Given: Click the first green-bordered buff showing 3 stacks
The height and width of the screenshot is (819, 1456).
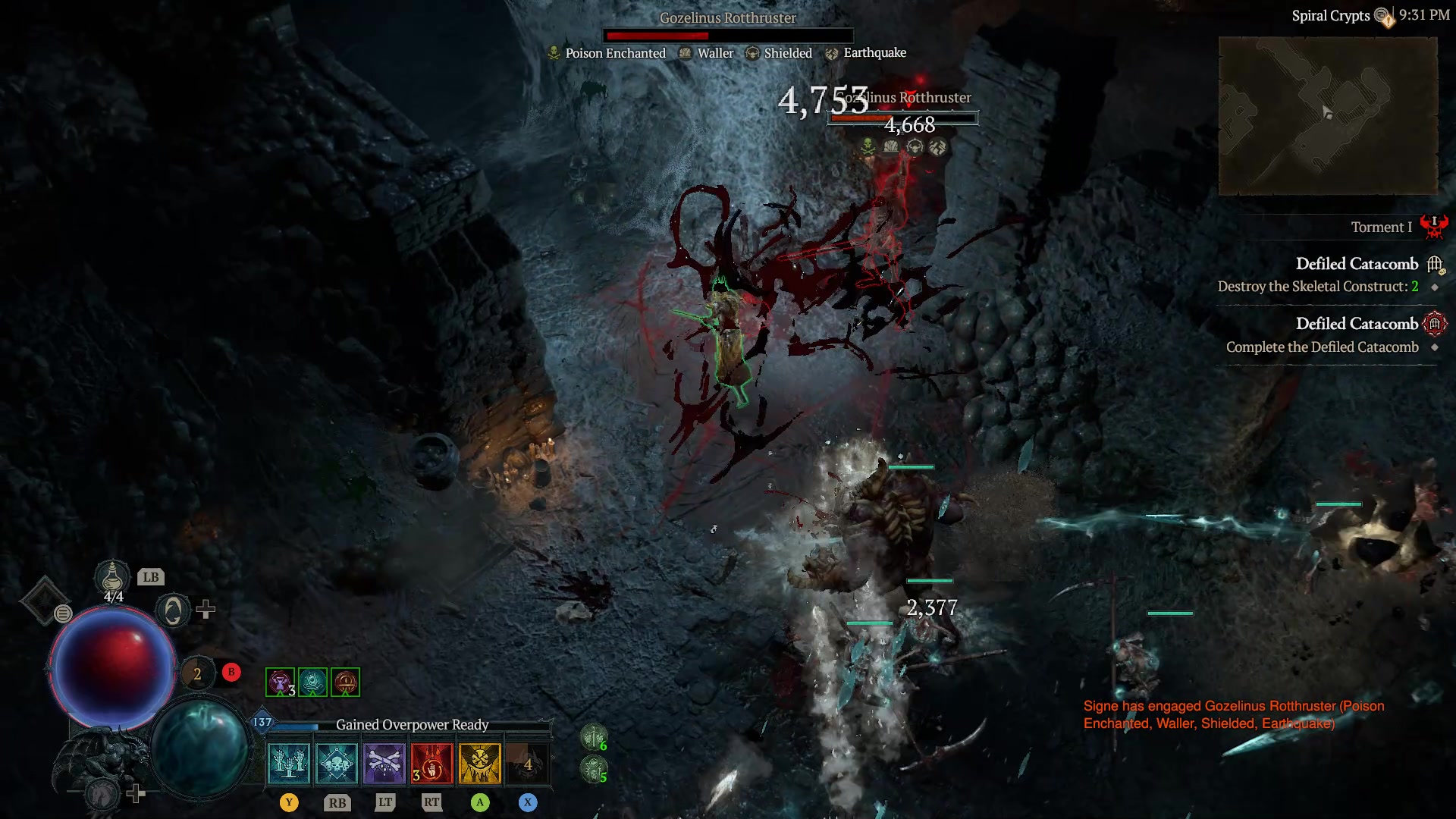Looking at the screenshot, I should coord(279,682).
